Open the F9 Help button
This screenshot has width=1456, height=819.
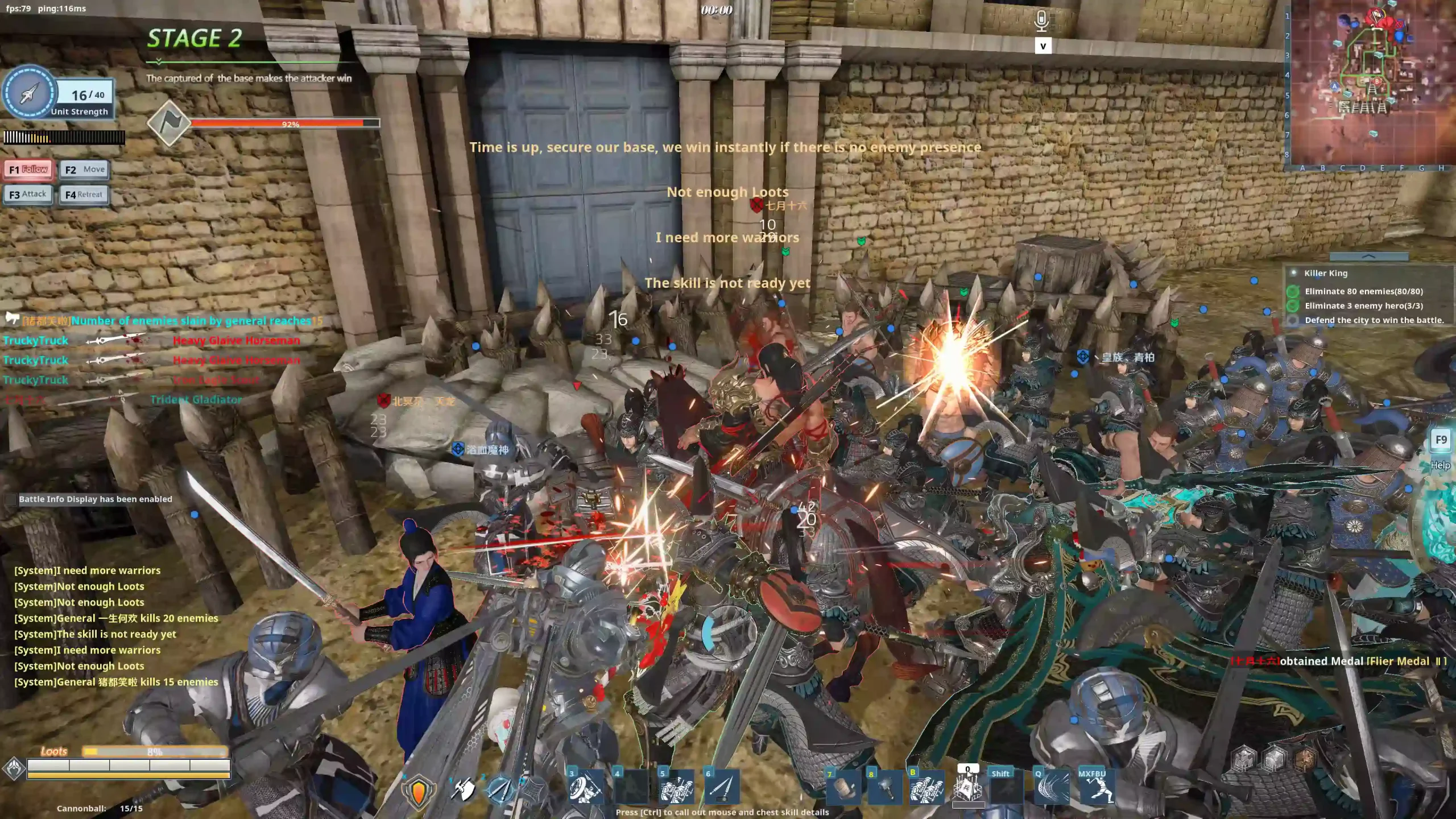coord(1441,440)
